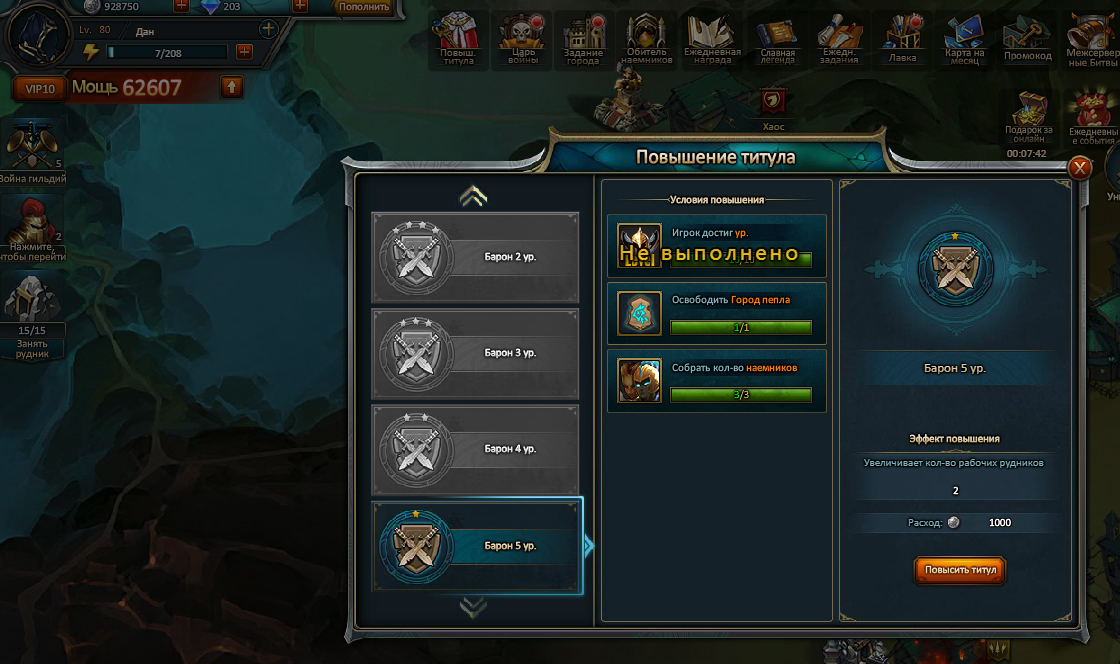
Task: Open the VIP10 badge
Action: (40, 88)
